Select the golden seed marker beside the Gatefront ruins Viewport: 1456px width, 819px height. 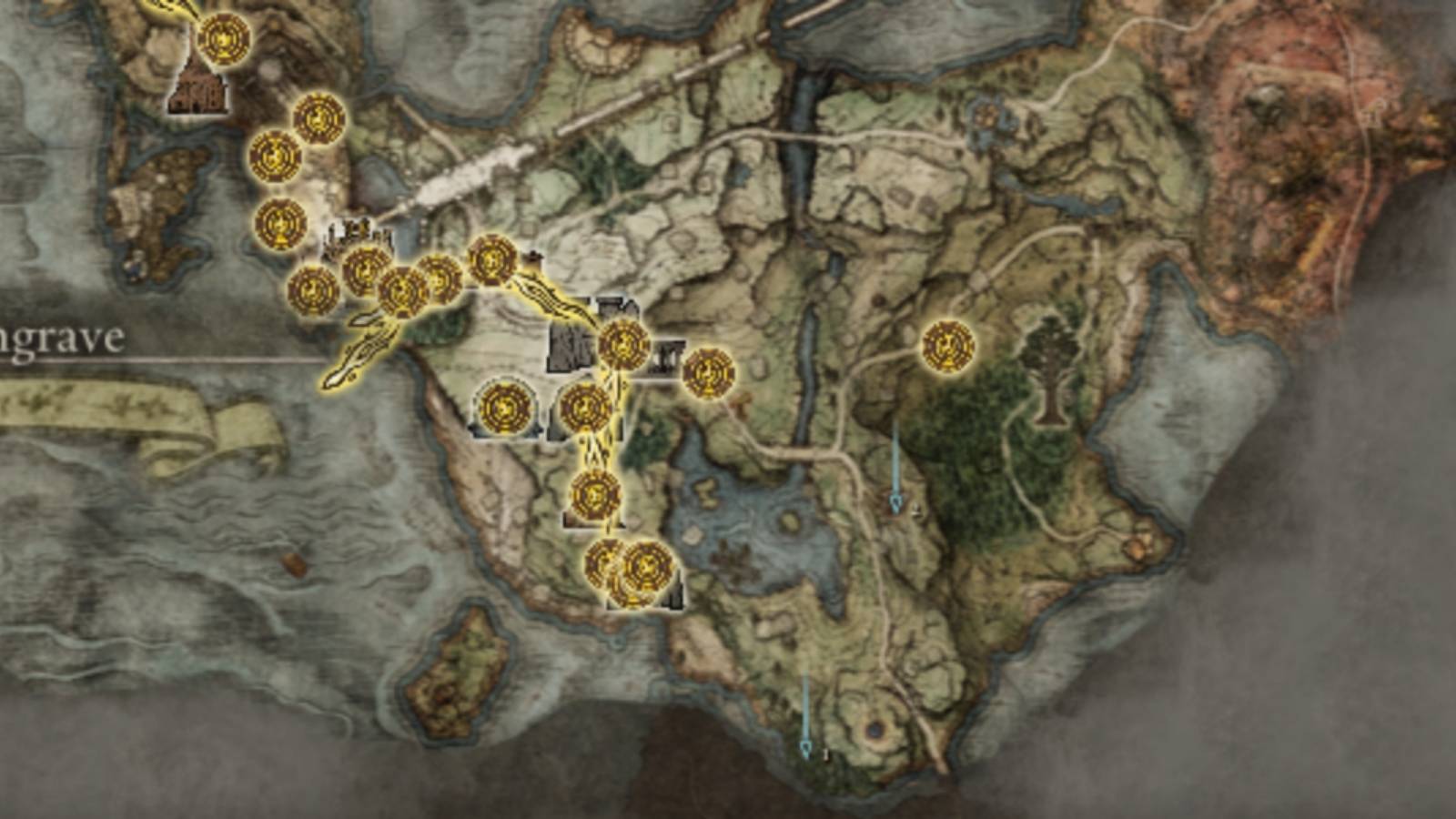623,343
